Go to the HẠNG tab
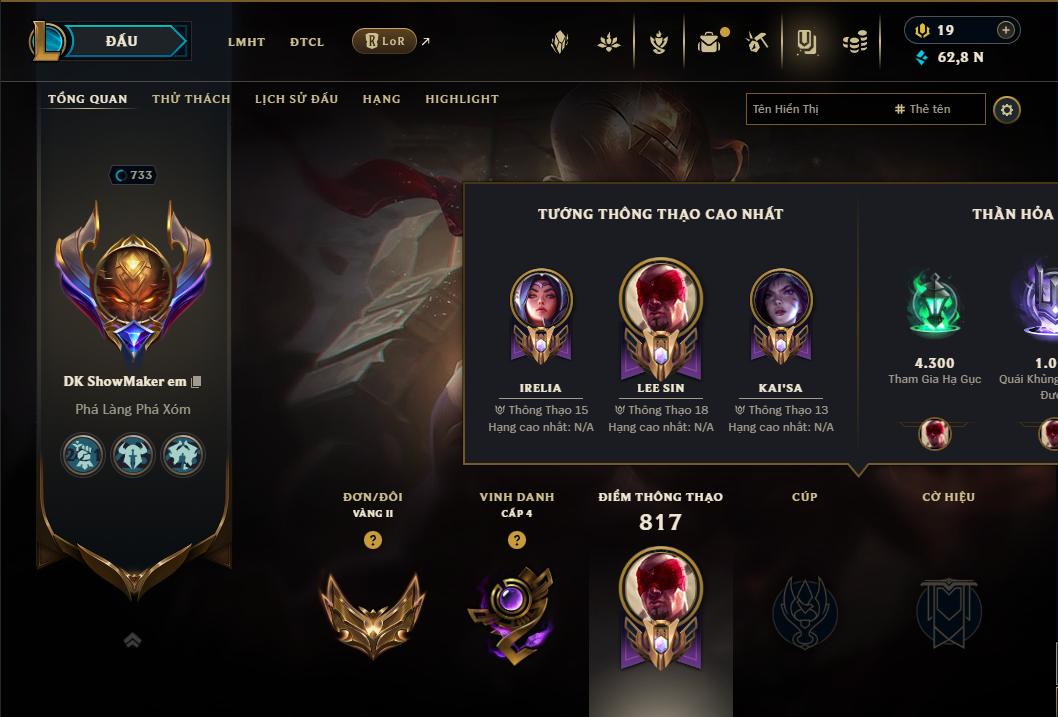The height and width of the screenshot is (717, 1058). [381, 99]
